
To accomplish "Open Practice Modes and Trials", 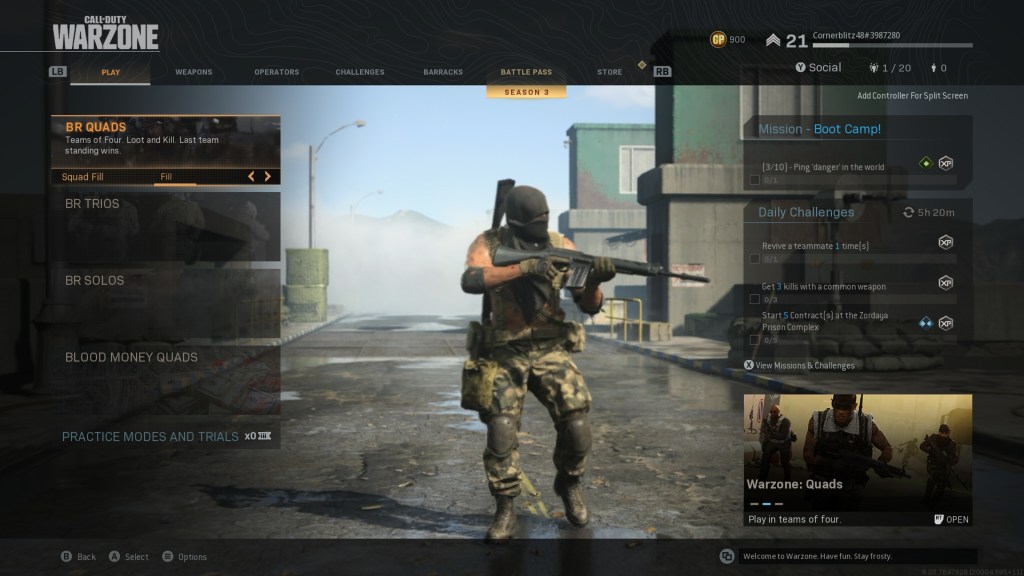I will (x=150, y=437).
